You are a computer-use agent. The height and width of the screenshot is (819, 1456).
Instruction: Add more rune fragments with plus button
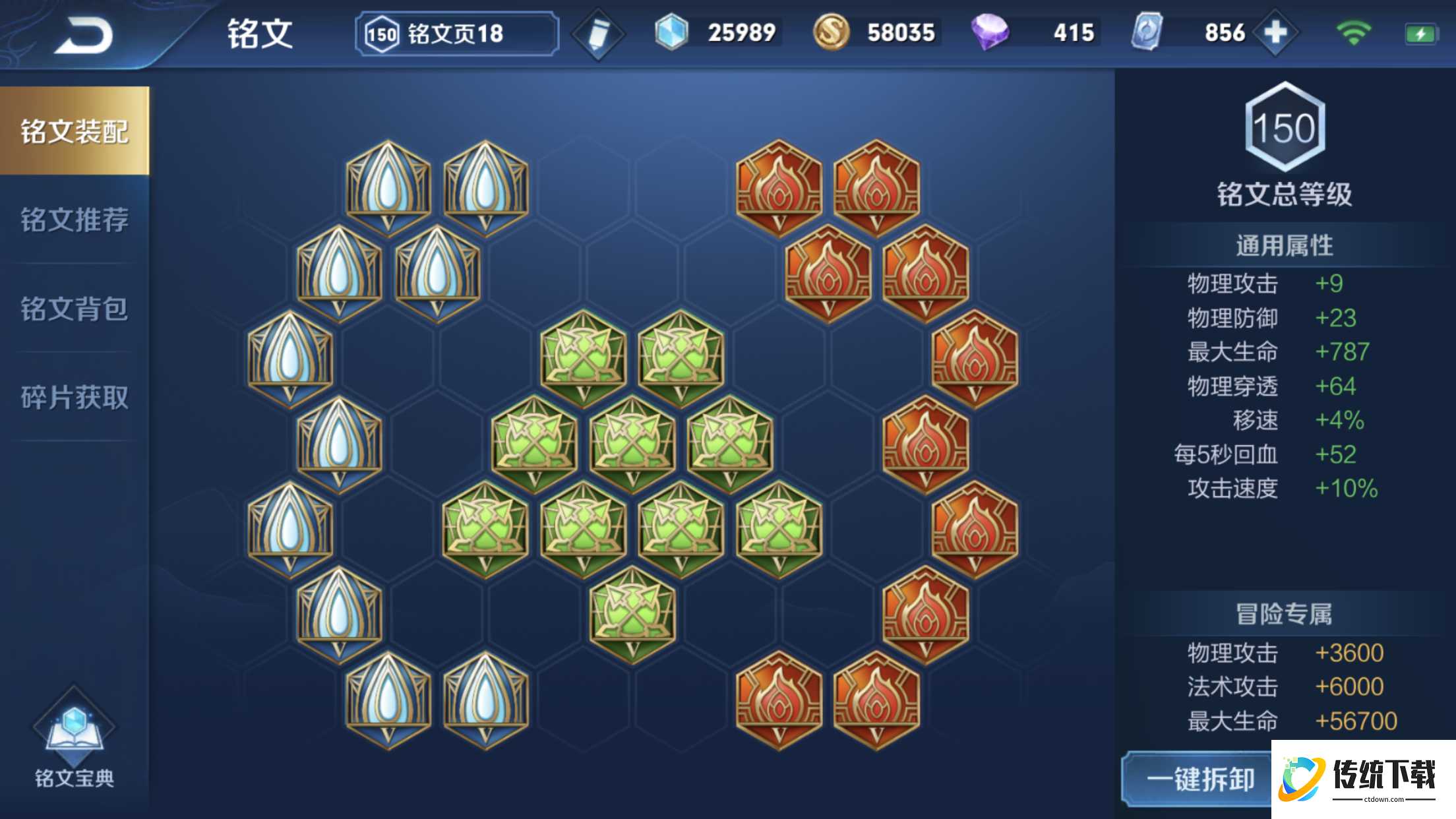point(1276,32)
